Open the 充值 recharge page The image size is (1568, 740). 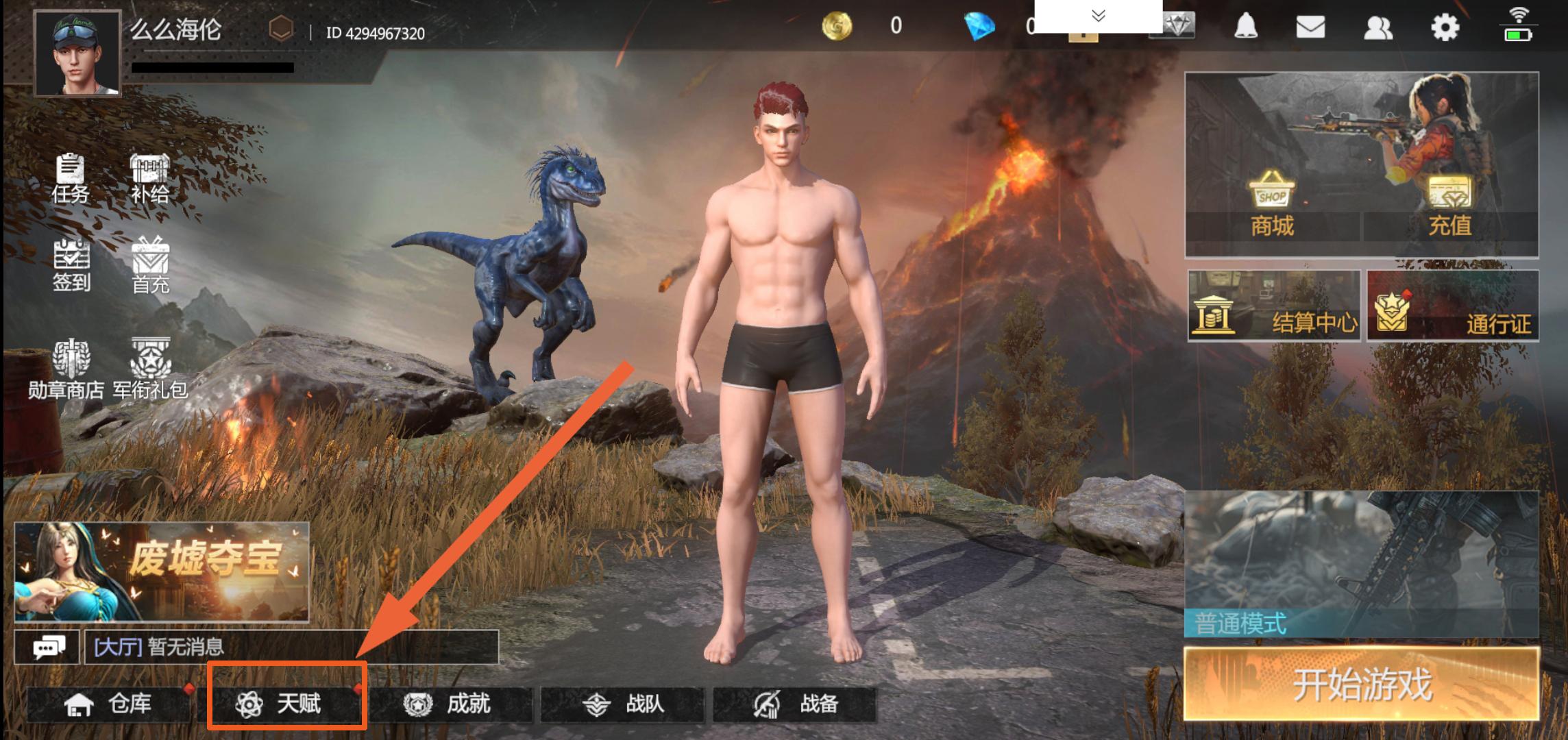[x=1449, y=206]
